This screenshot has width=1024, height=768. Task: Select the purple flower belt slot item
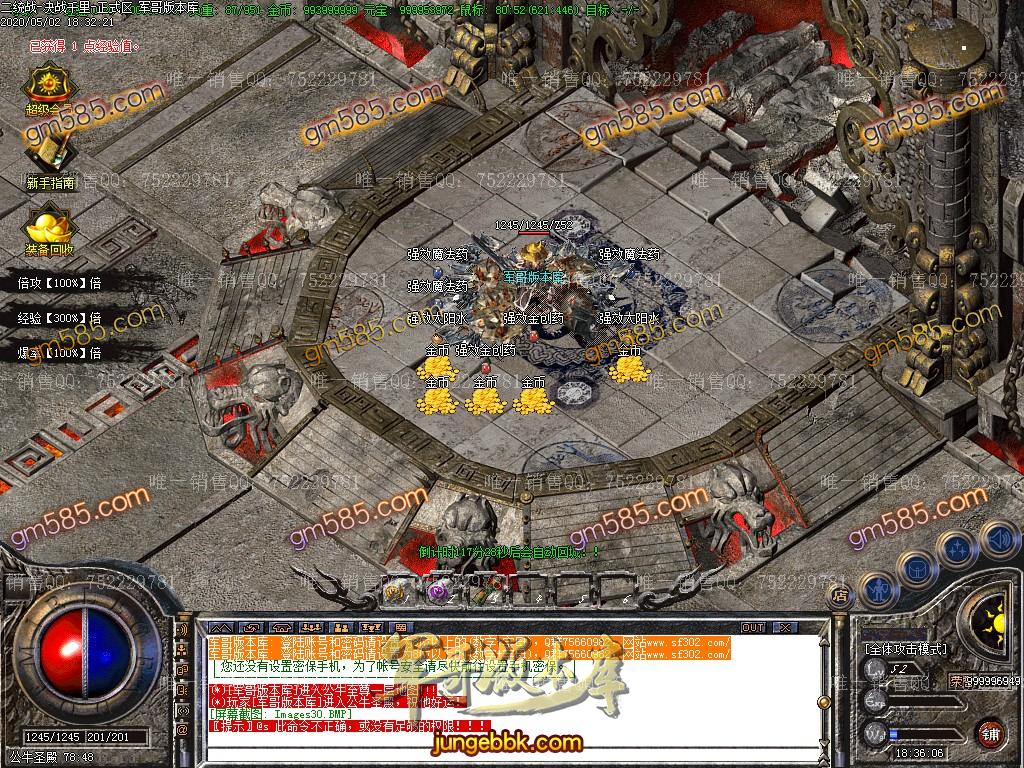point(437,591)
